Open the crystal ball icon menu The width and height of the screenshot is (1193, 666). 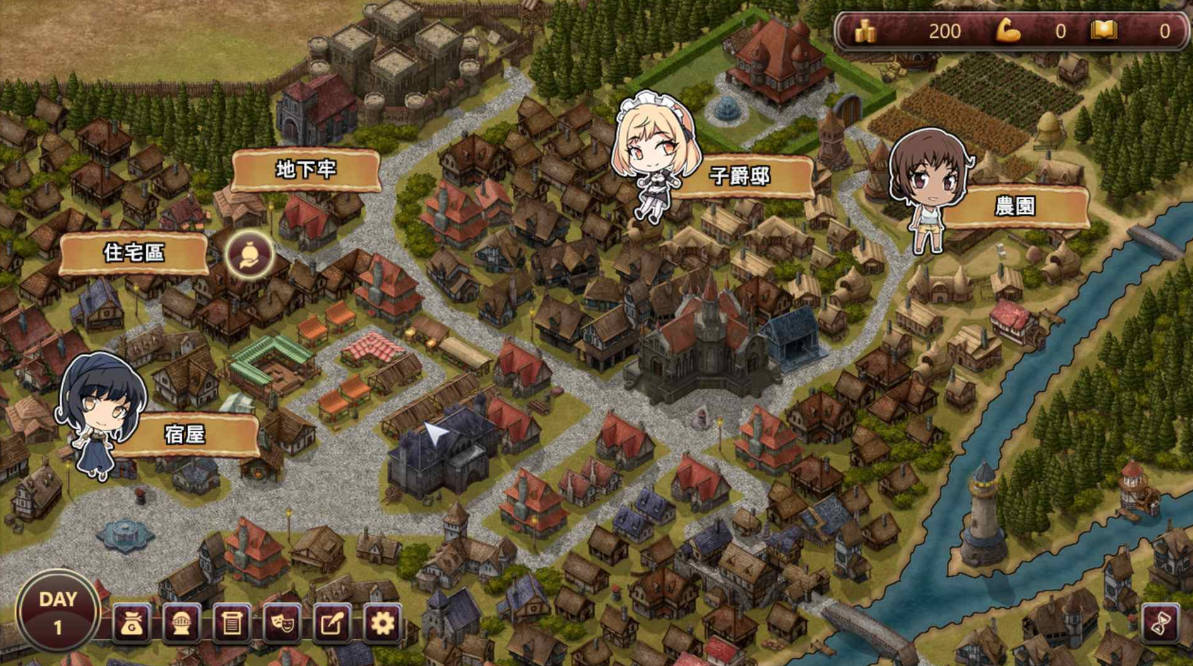click(x=182, y=625)
